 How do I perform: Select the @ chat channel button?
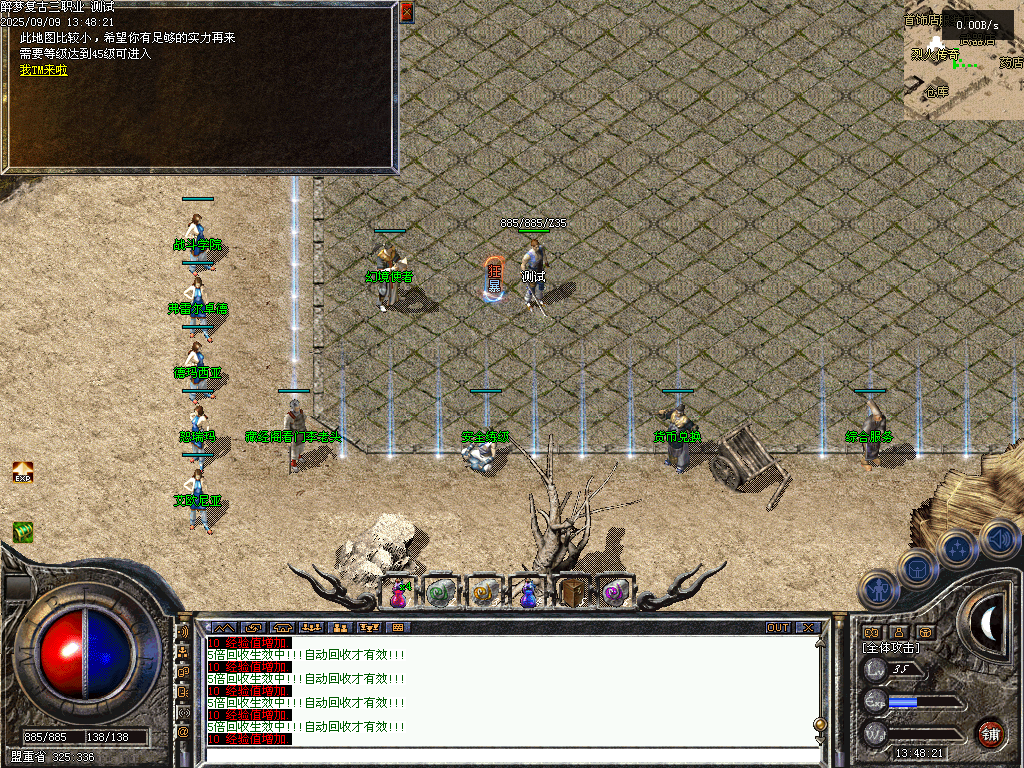[183, 732]
